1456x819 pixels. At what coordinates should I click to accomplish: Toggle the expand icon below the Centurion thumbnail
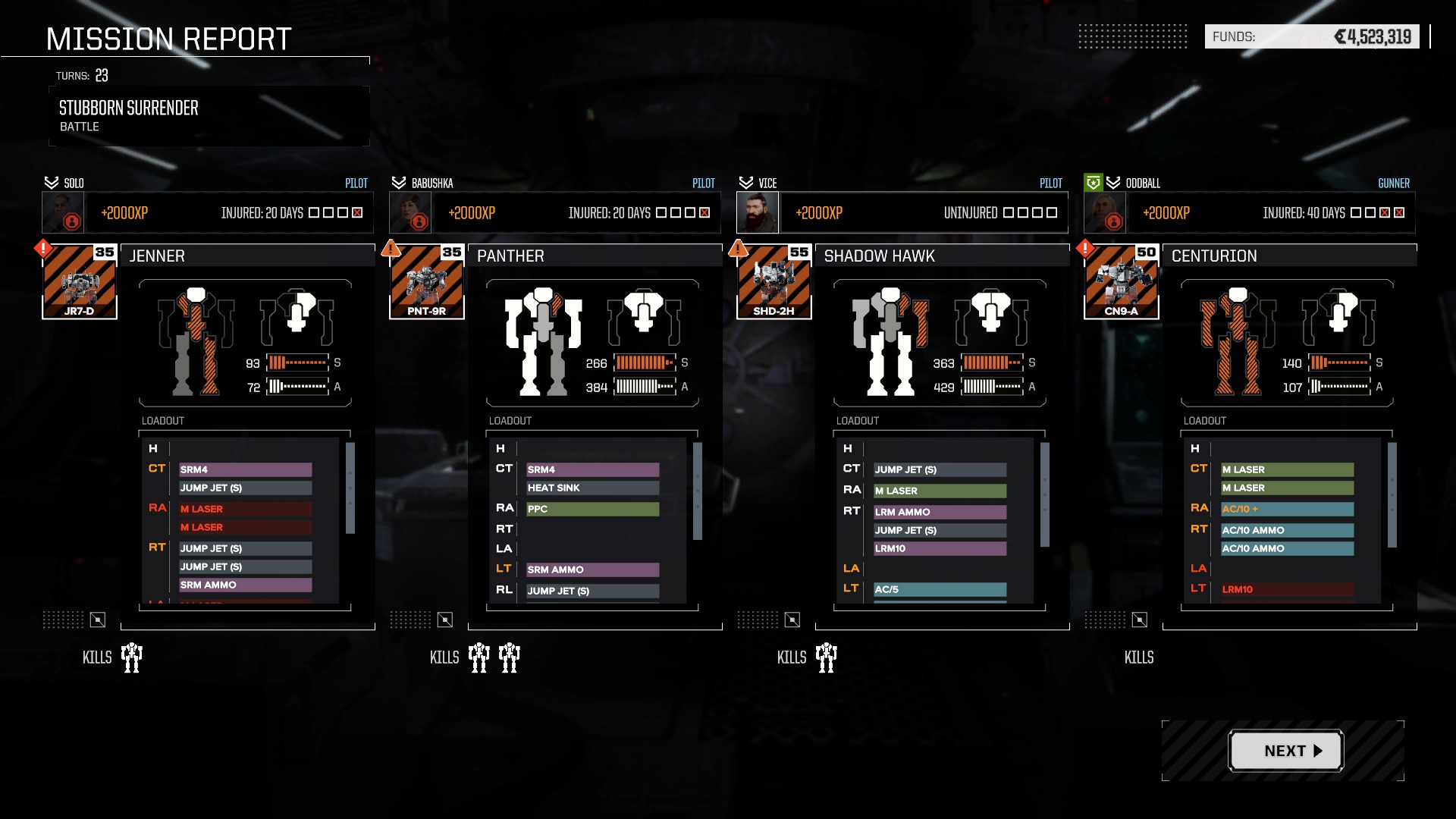[1140, 620]
